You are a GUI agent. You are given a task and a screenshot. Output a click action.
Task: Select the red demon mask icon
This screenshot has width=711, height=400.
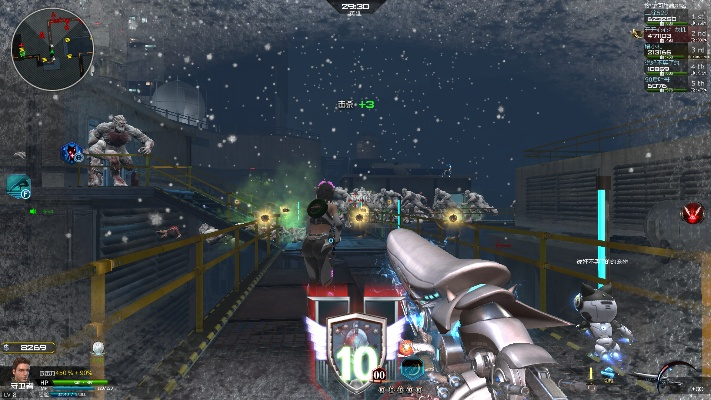tap(691, 213)
